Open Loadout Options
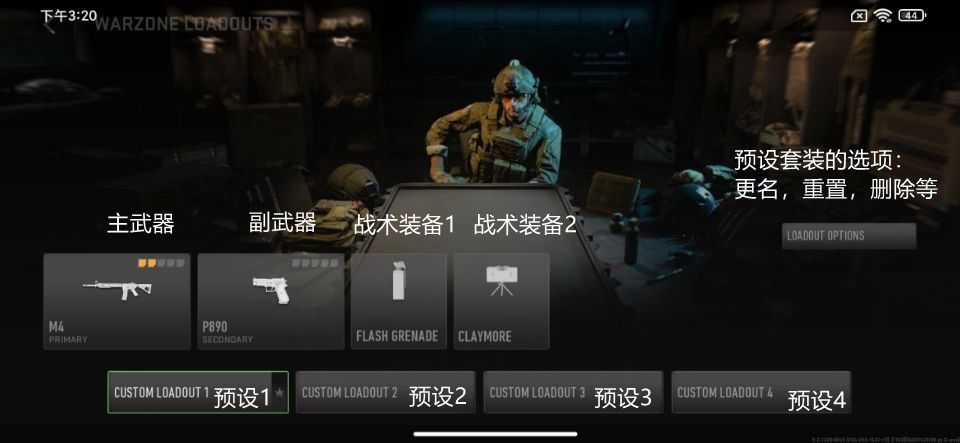The width and height of the screenshot is (960, 443). tap(848, 236)
